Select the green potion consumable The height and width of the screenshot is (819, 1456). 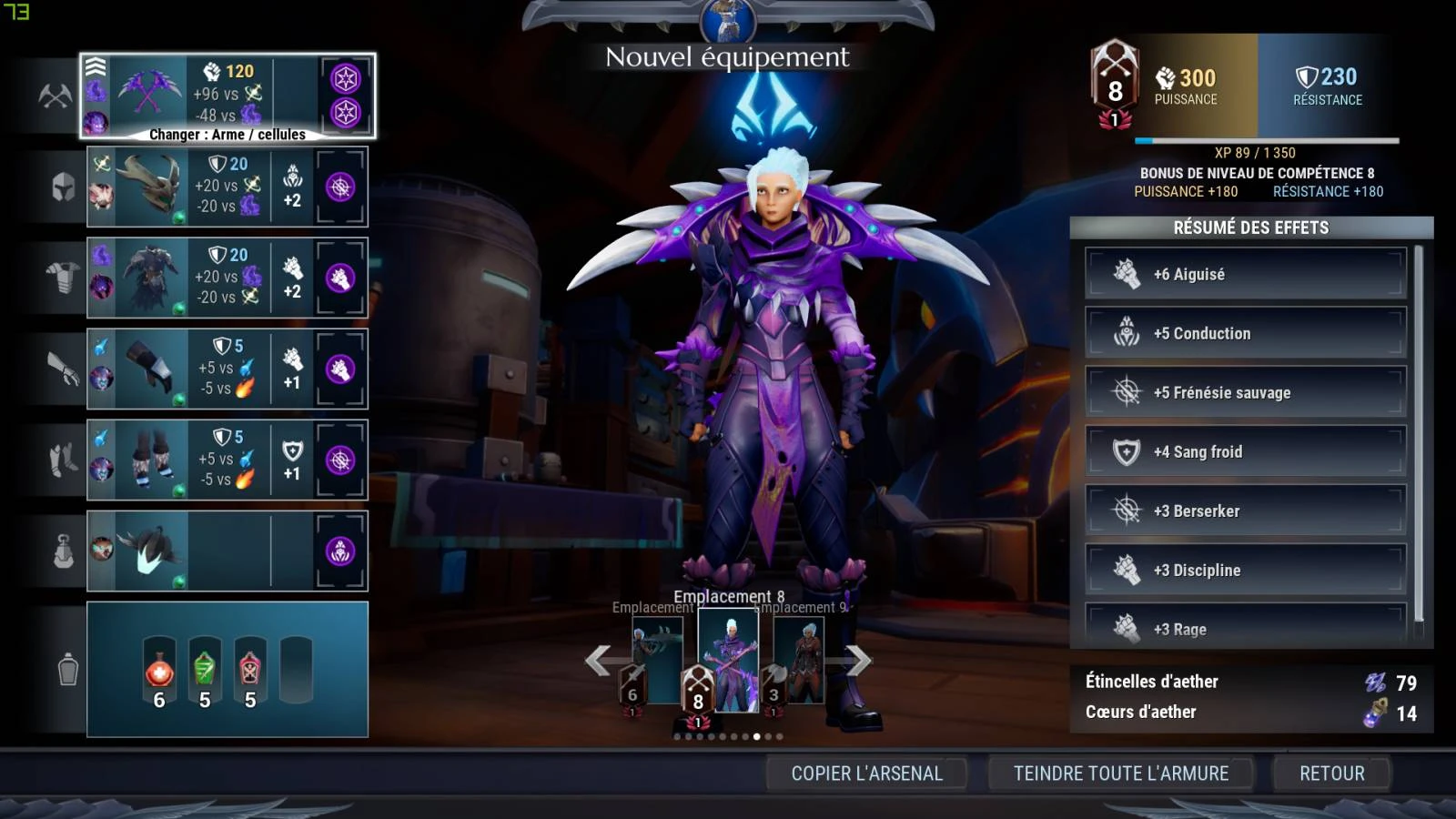205,673
